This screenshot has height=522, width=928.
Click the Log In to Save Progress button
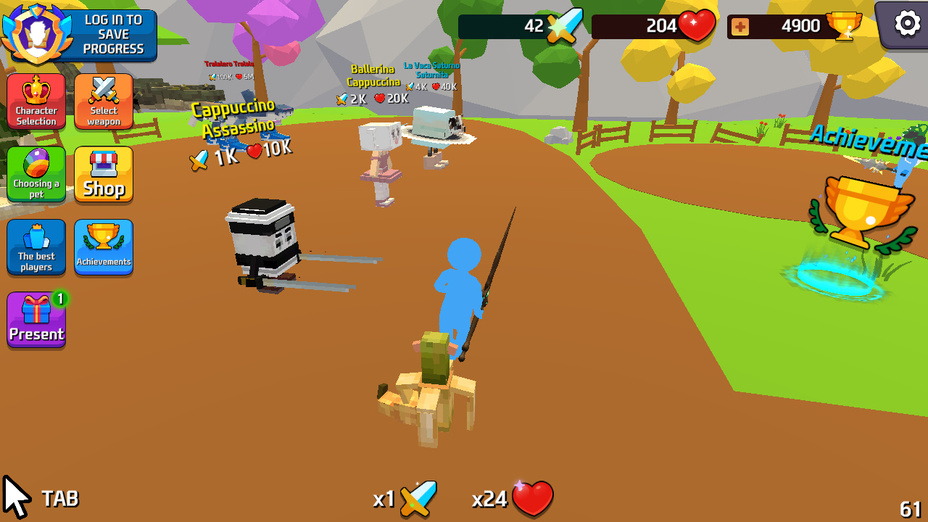(x=113, y=34)
